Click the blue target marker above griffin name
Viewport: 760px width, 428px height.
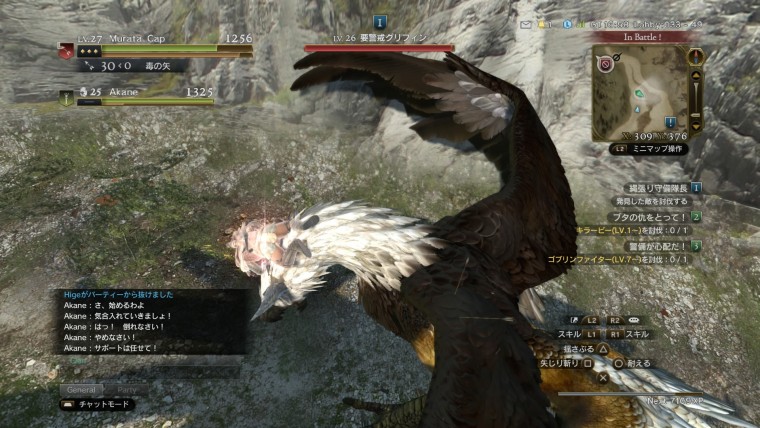click(x=379, y=21)
